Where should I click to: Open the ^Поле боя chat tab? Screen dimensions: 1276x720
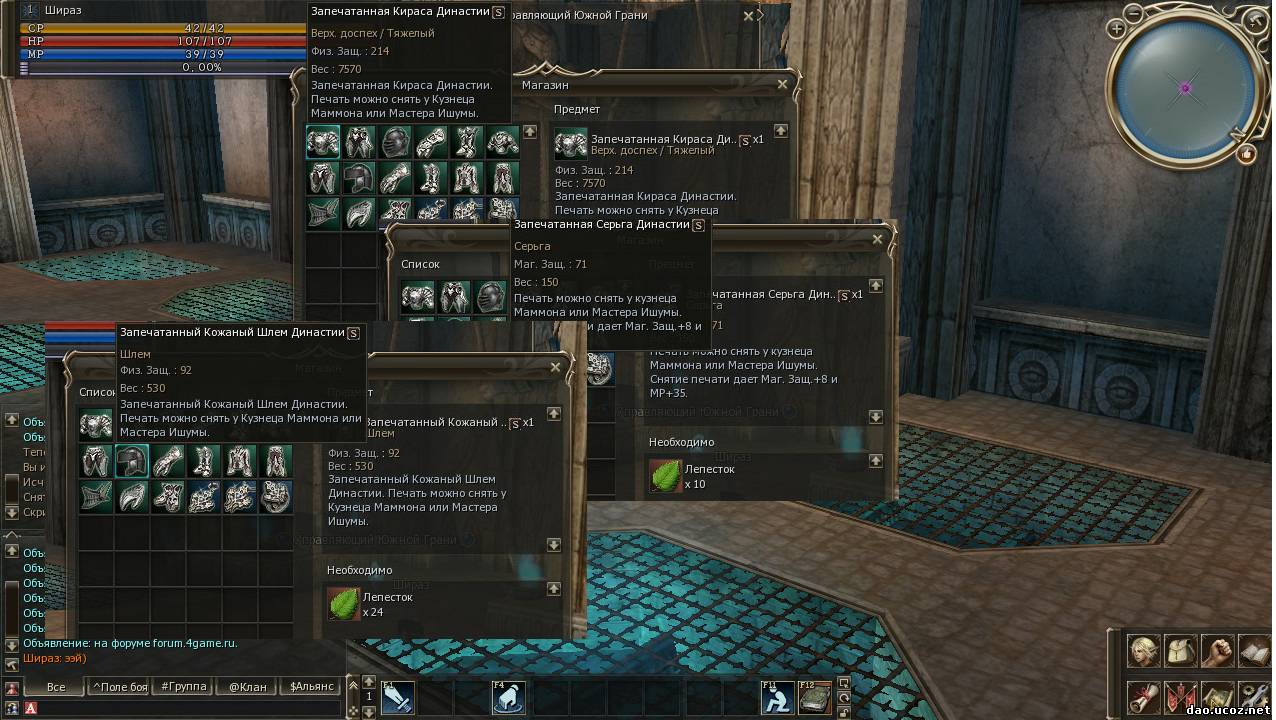point(120,687)
